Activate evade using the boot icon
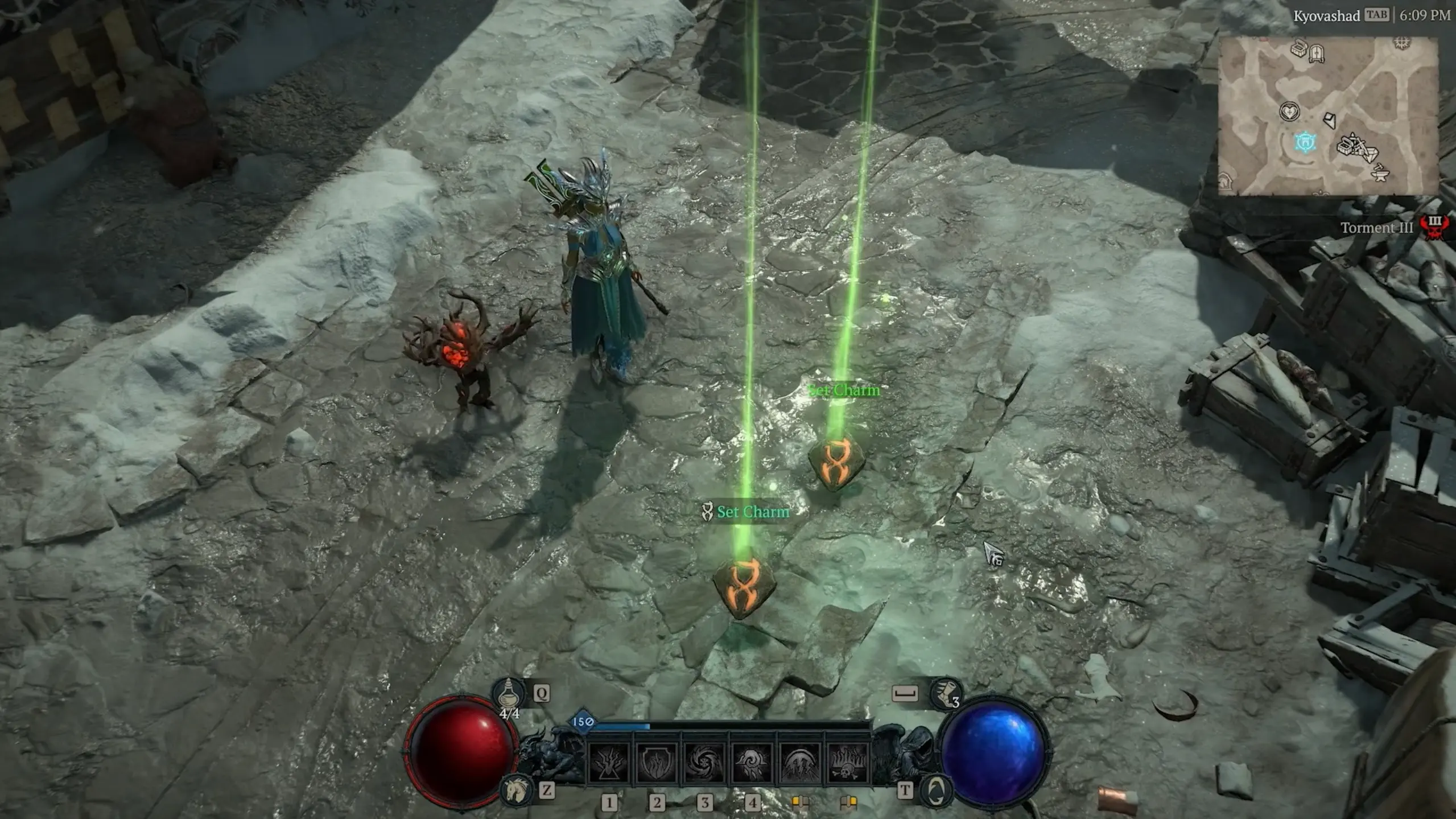 coord(946,695)
